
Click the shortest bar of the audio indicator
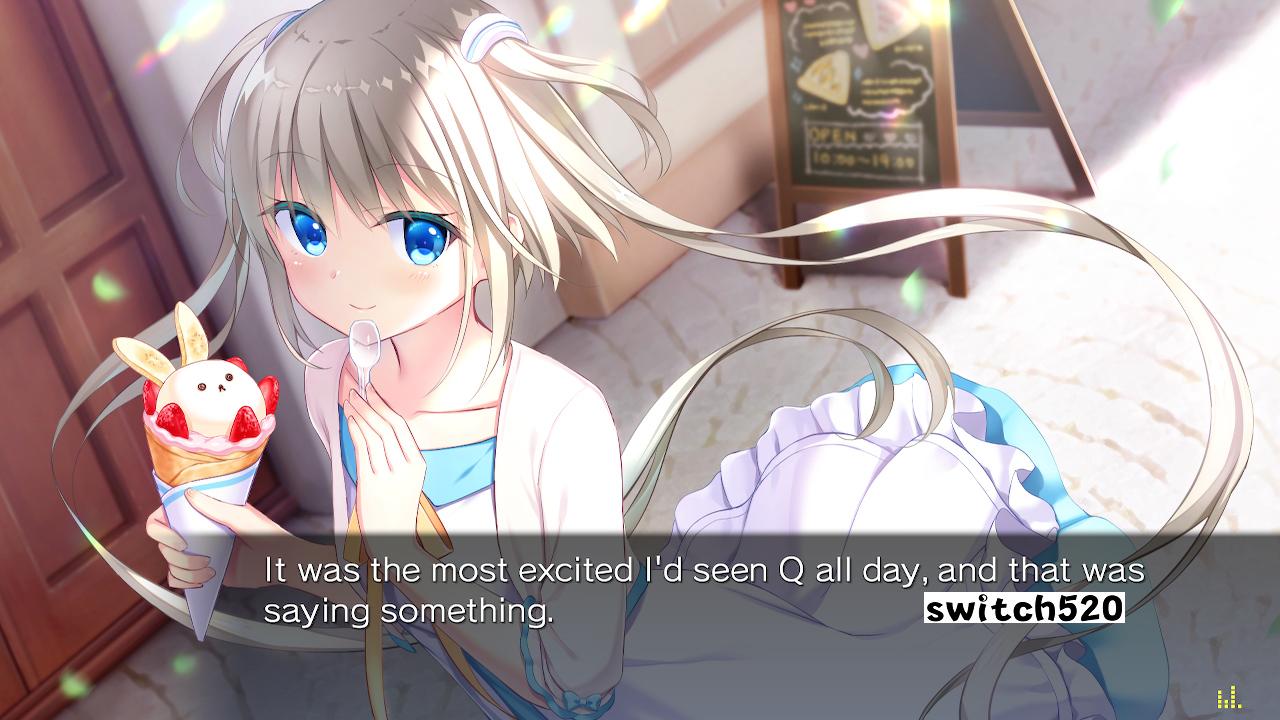1240,706
